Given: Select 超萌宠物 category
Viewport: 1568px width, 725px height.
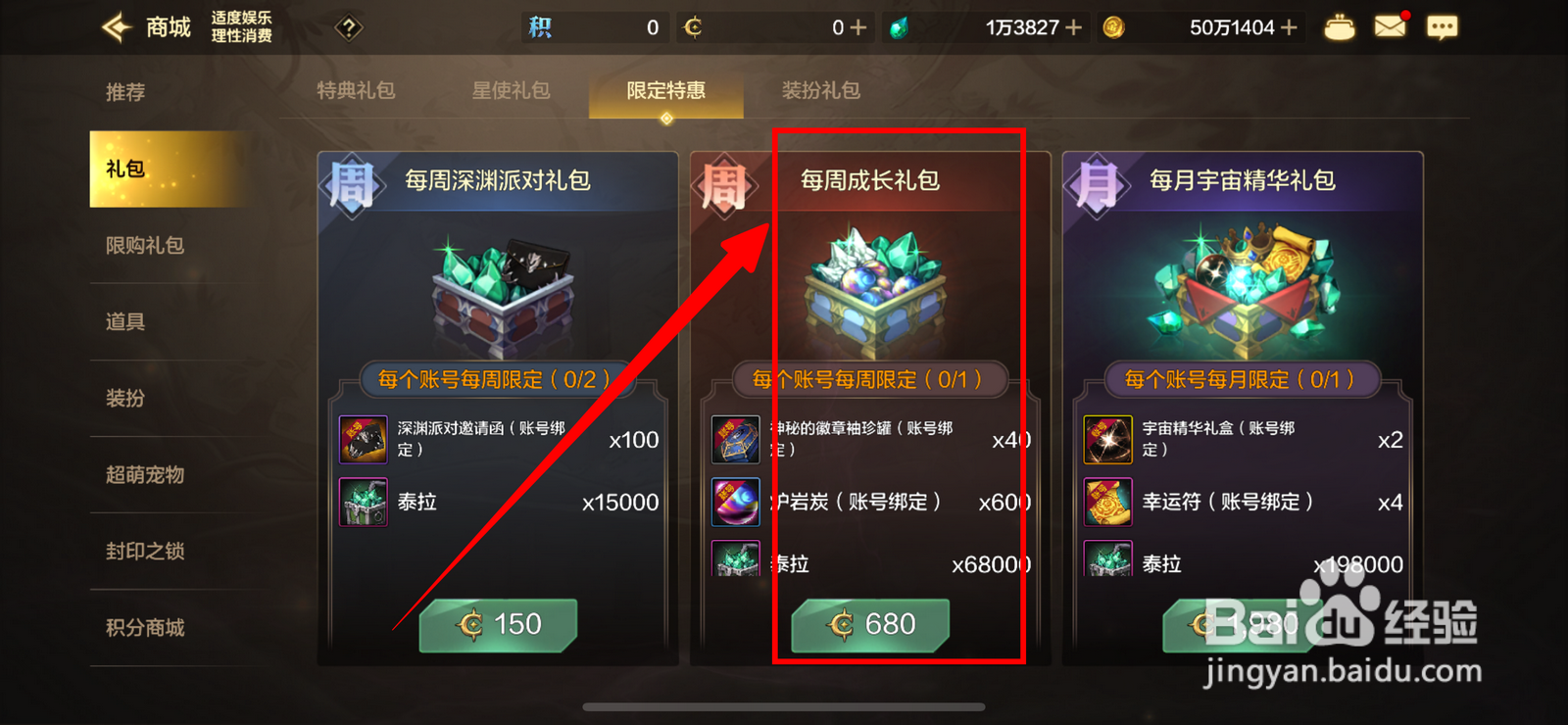Looking at the screenshot, I should tap(145, 475).
